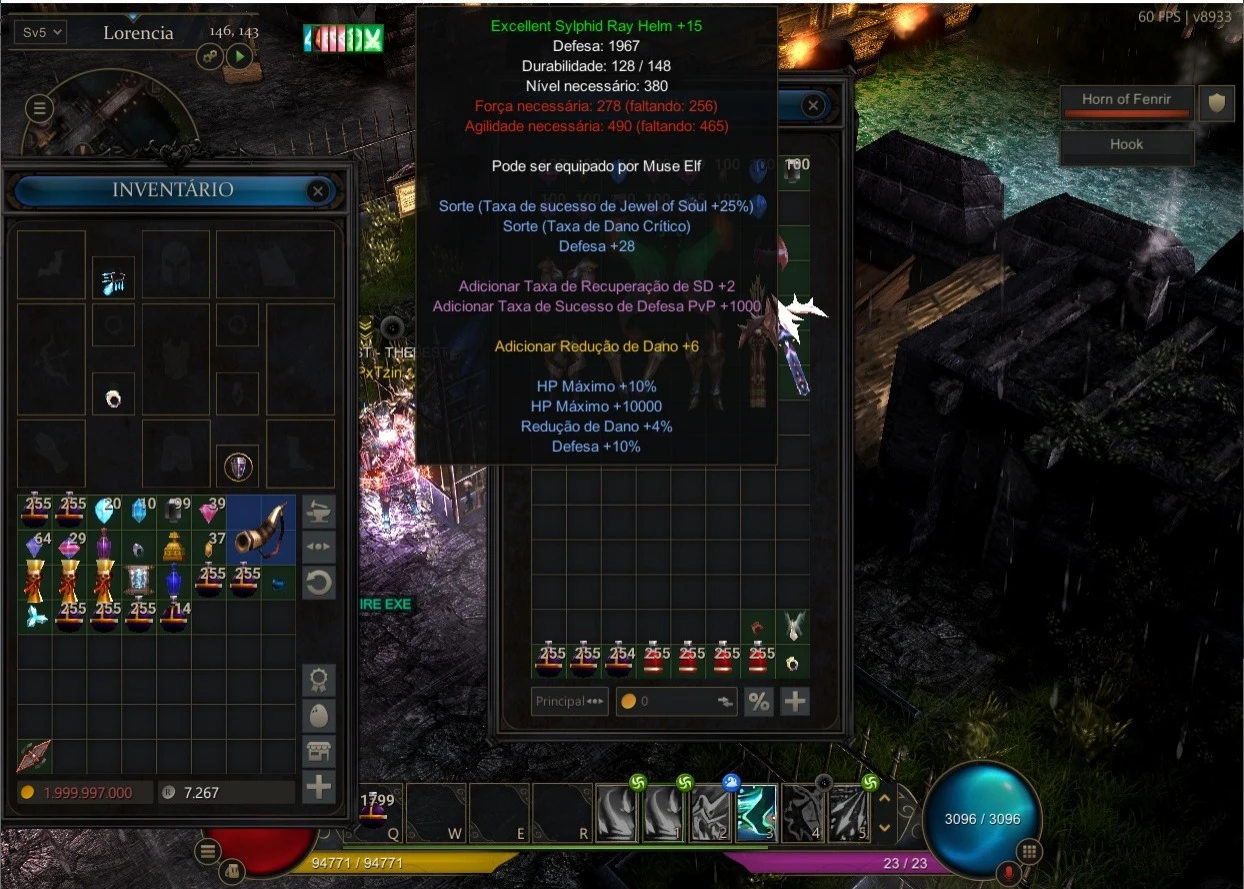1244x889 pixels.
Task: Switch the Principal storage tab selector
Action: point(570,701)
